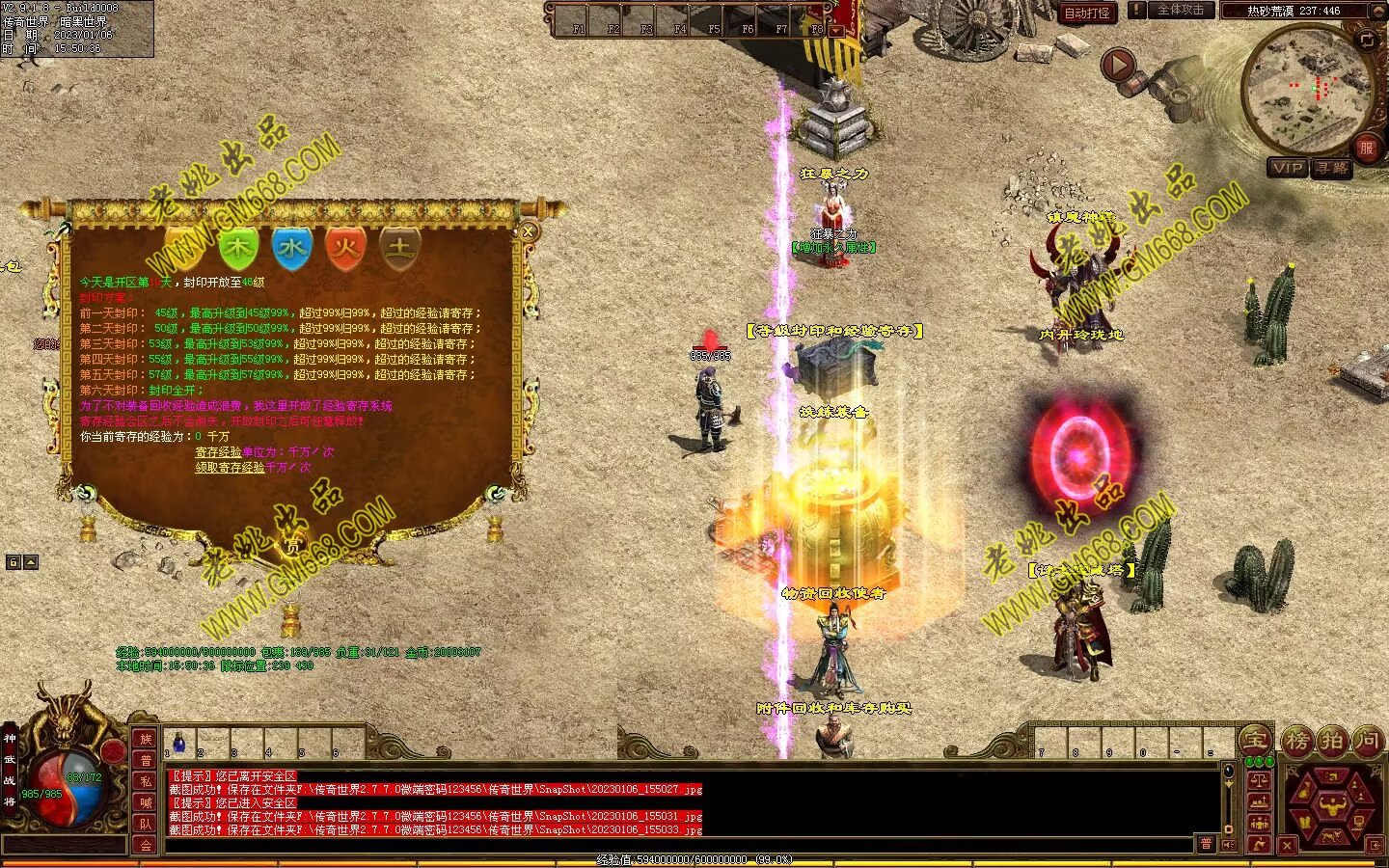Screen dimensions: 1389x868
Task: Open the 问 help button
Action: click(x=1368, y=741)
